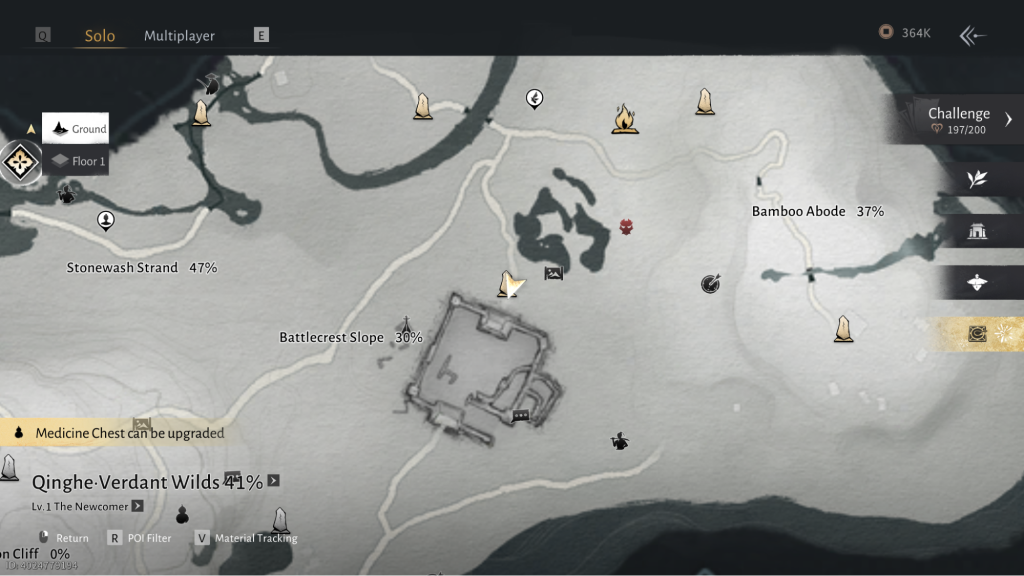Image resolution: width=1024 pixels, height=576 pixels.
Task: Close the map with the back arrow
Action: pyautogui.click(x=972, y=36)
